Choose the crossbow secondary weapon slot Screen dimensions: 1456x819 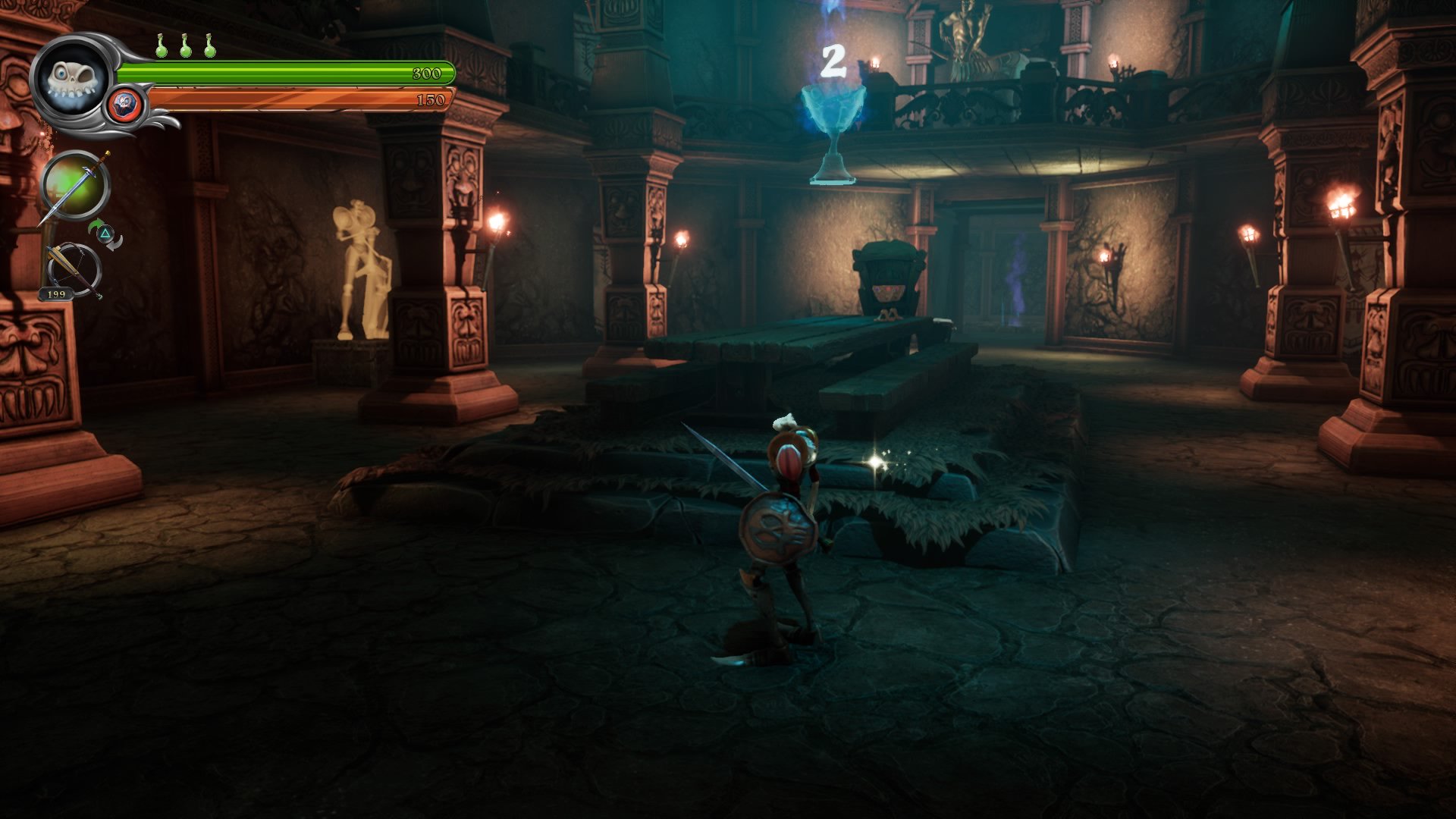coord(74,268)
